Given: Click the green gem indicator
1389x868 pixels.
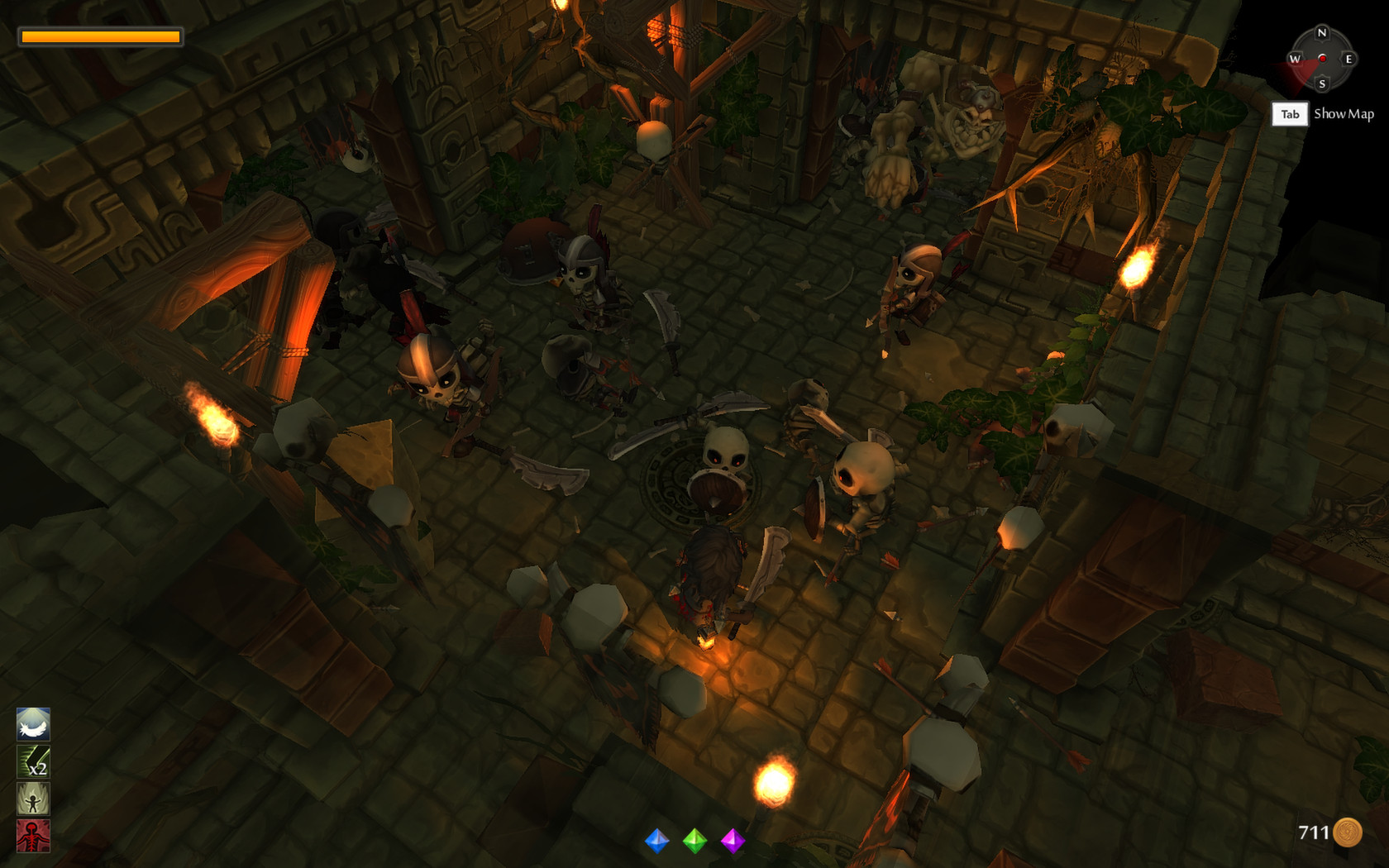Looking at the screenshot, I should (x=694, y=842).
